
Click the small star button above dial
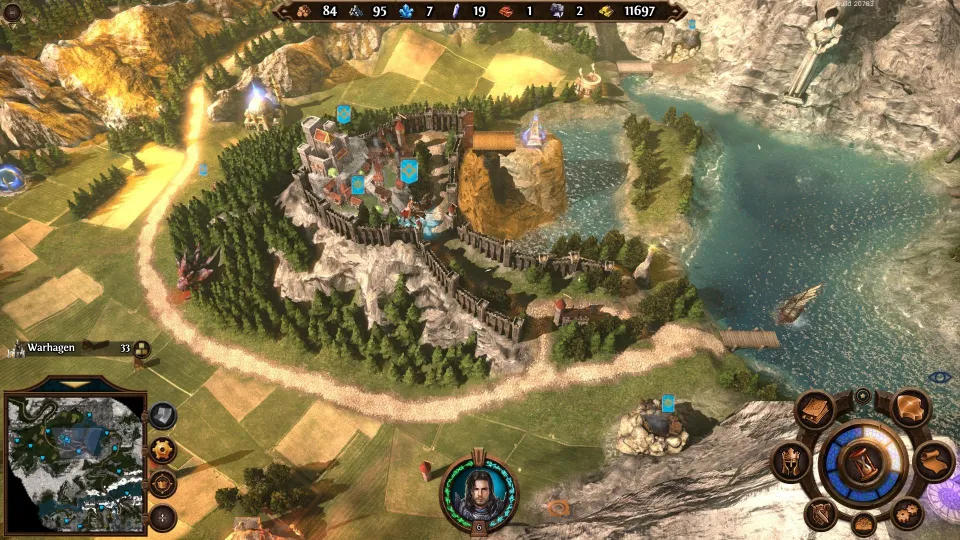[x=862, y=396]
